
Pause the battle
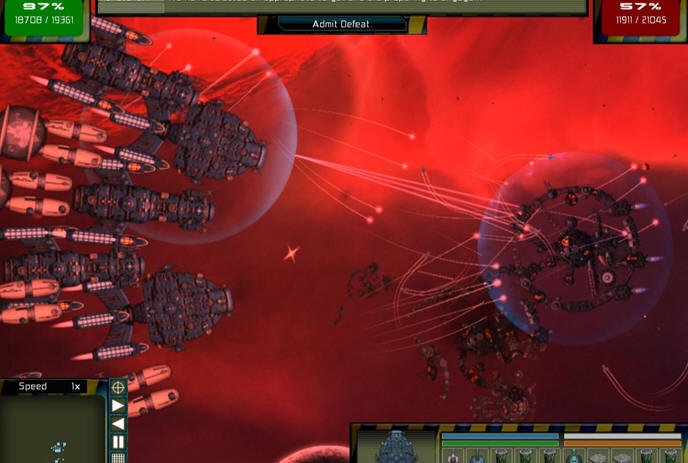pyautogui.click(x=118, y=441)
